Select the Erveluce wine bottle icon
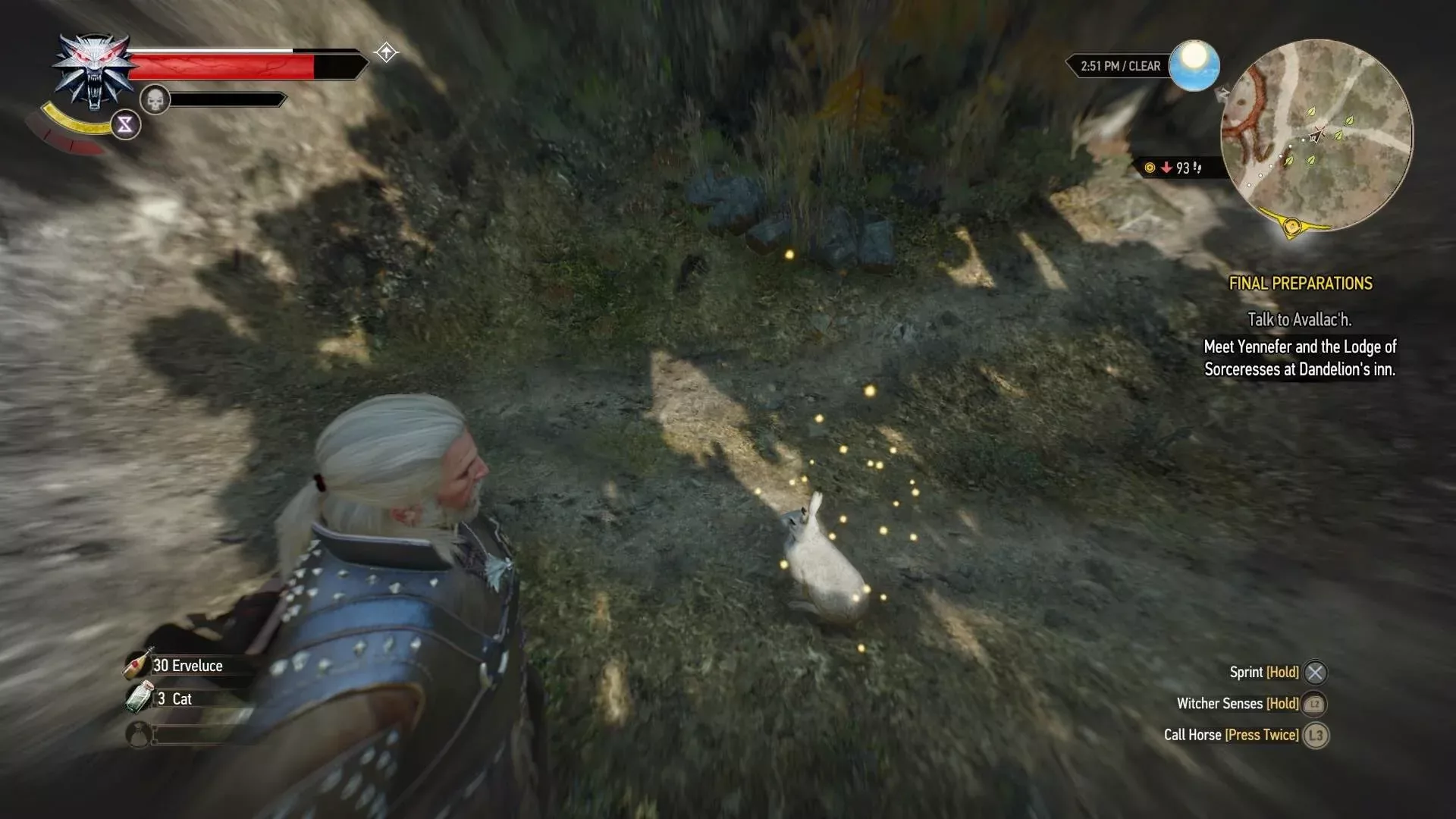Screen dimensions: 1456x819 (x=136, y=666)
